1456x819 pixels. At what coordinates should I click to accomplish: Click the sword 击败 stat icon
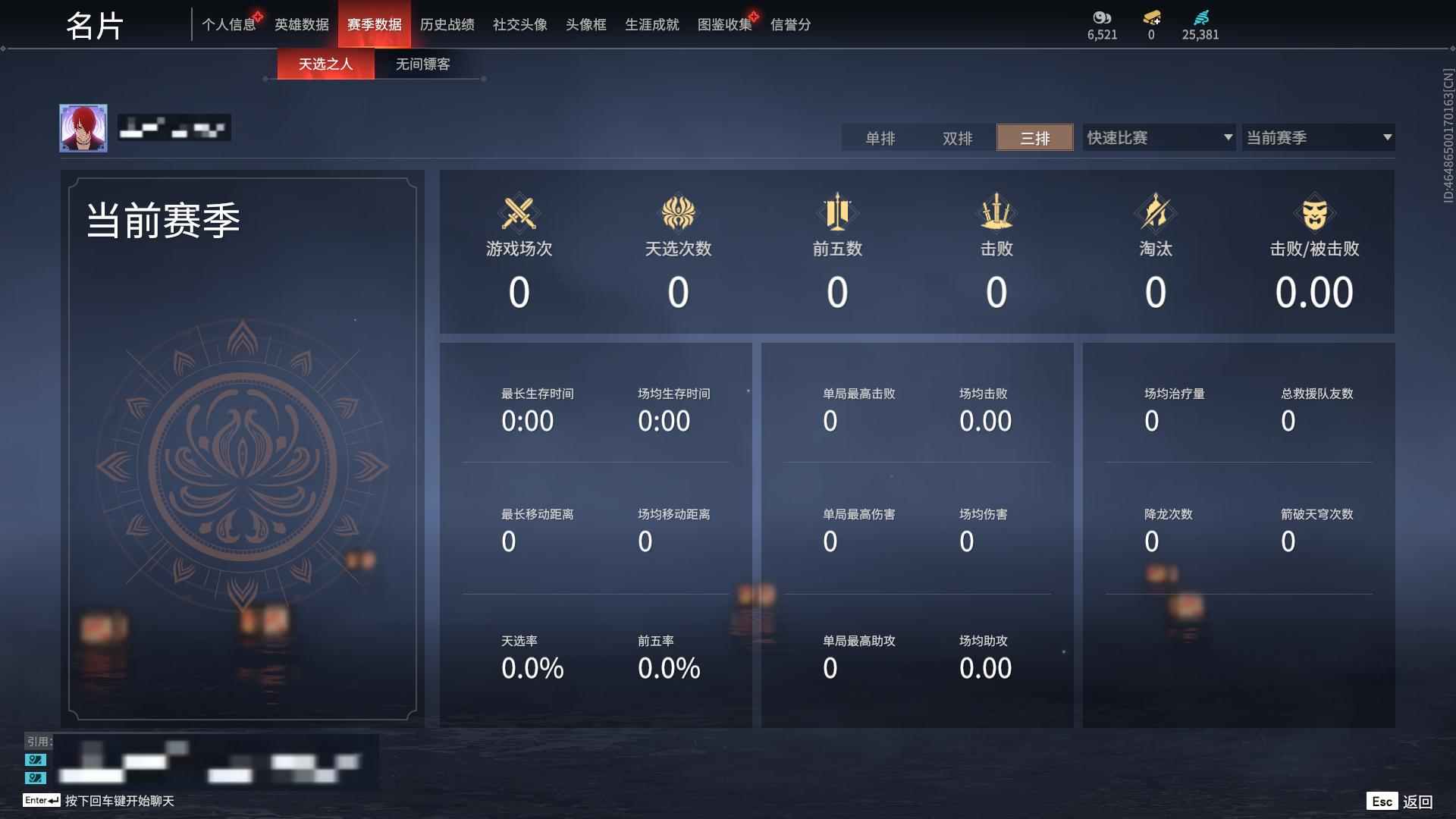coord(997,212)
